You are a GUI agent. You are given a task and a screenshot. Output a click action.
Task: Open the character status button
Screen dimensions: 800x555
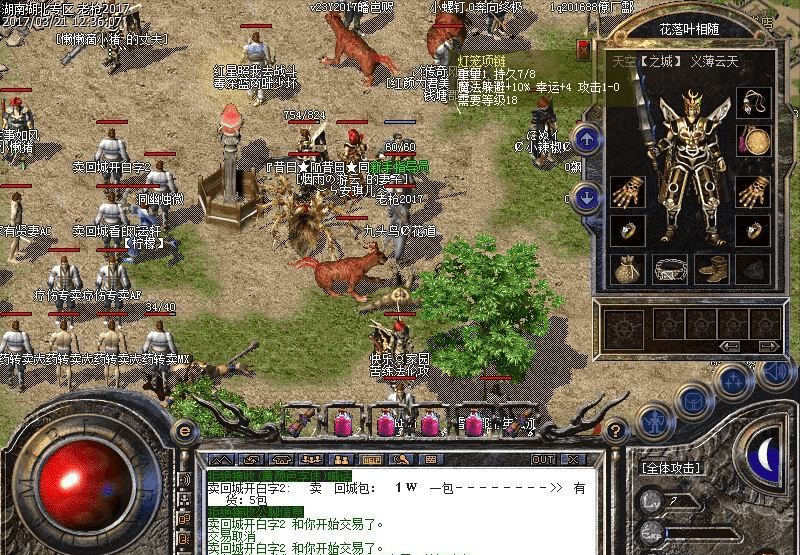point(653,421)
